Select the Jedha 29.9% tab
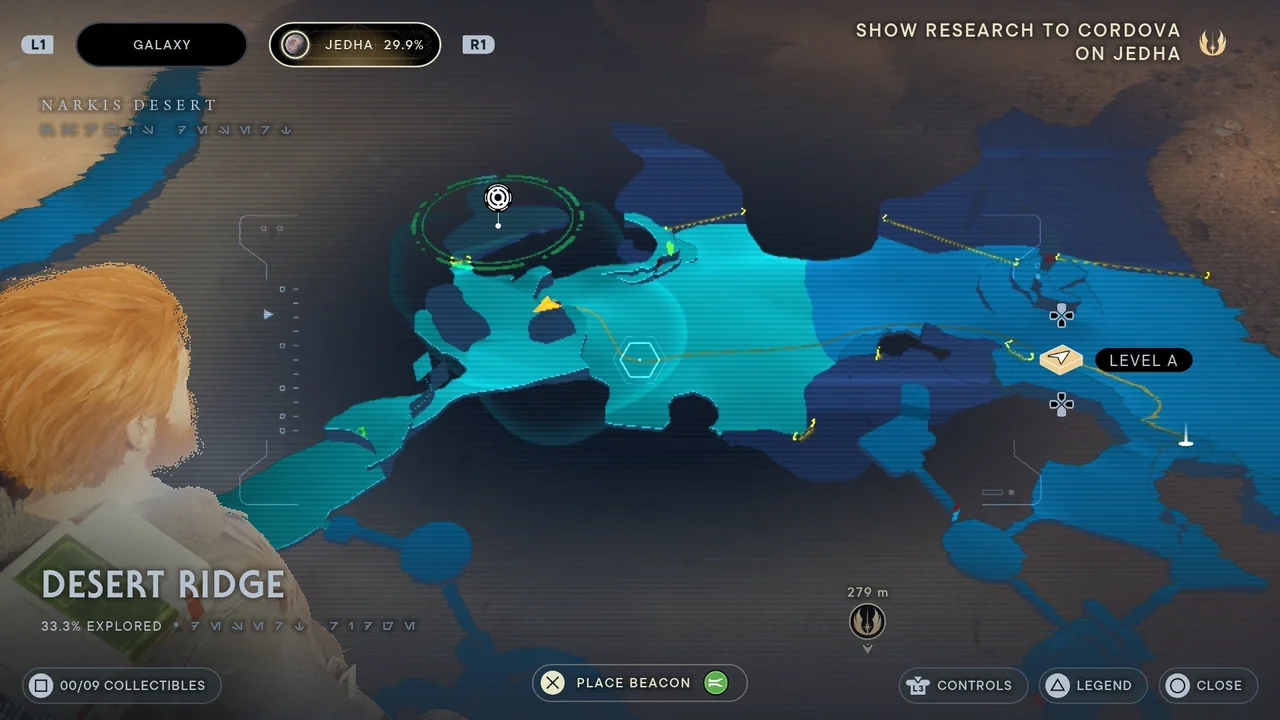Screen dimensions: 1280x720 [x=354, y=44]
